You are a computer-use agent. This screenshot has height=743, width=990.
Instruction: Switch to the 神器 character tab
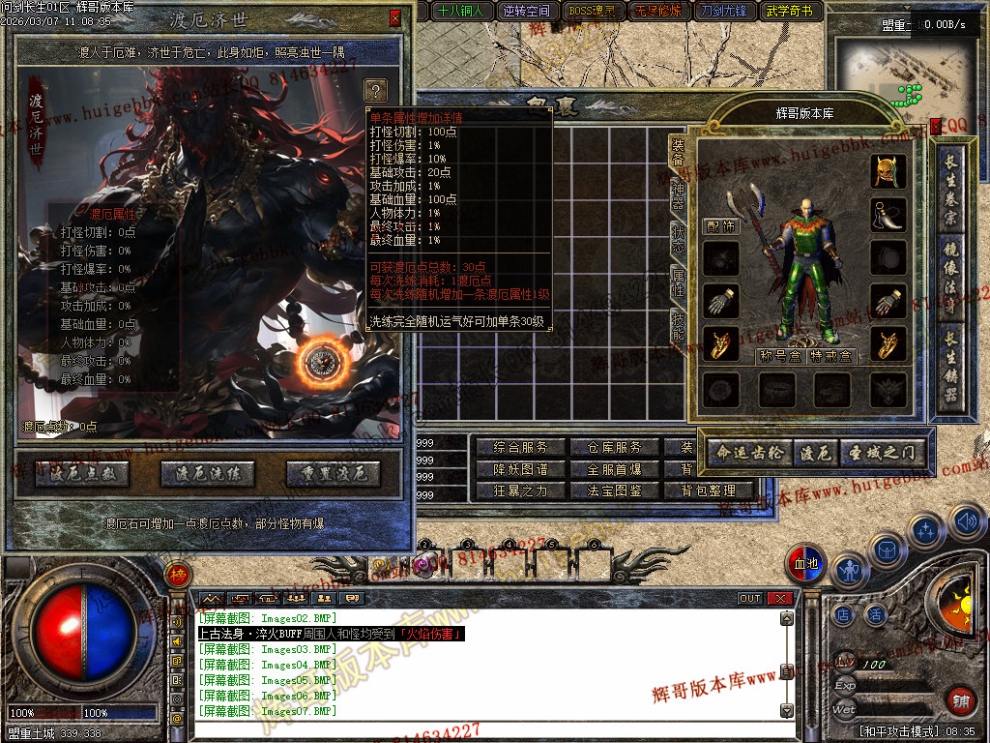[677, 198]
